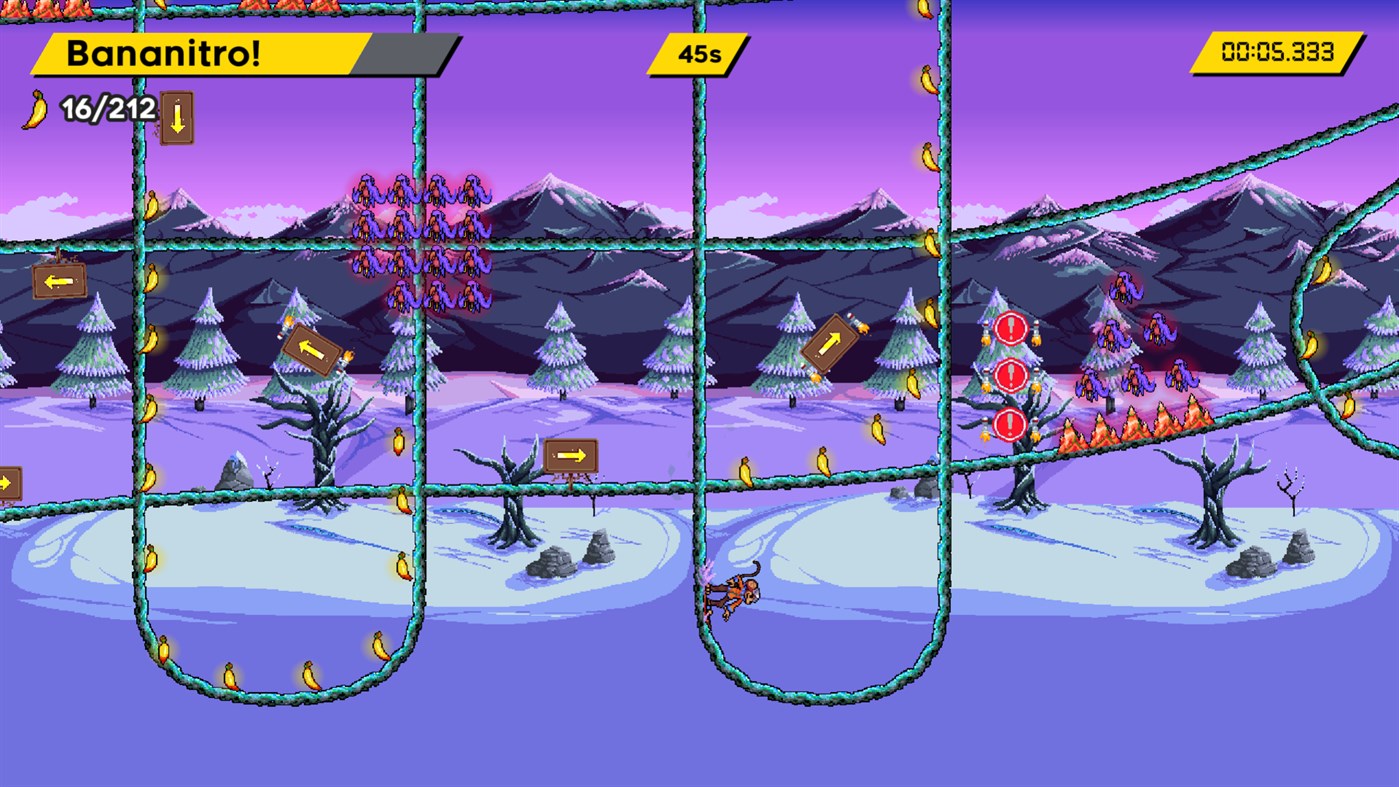Click the bottom red exclamation hazard marker
The image size is (1399, 787).
[x=1010, y=424]
